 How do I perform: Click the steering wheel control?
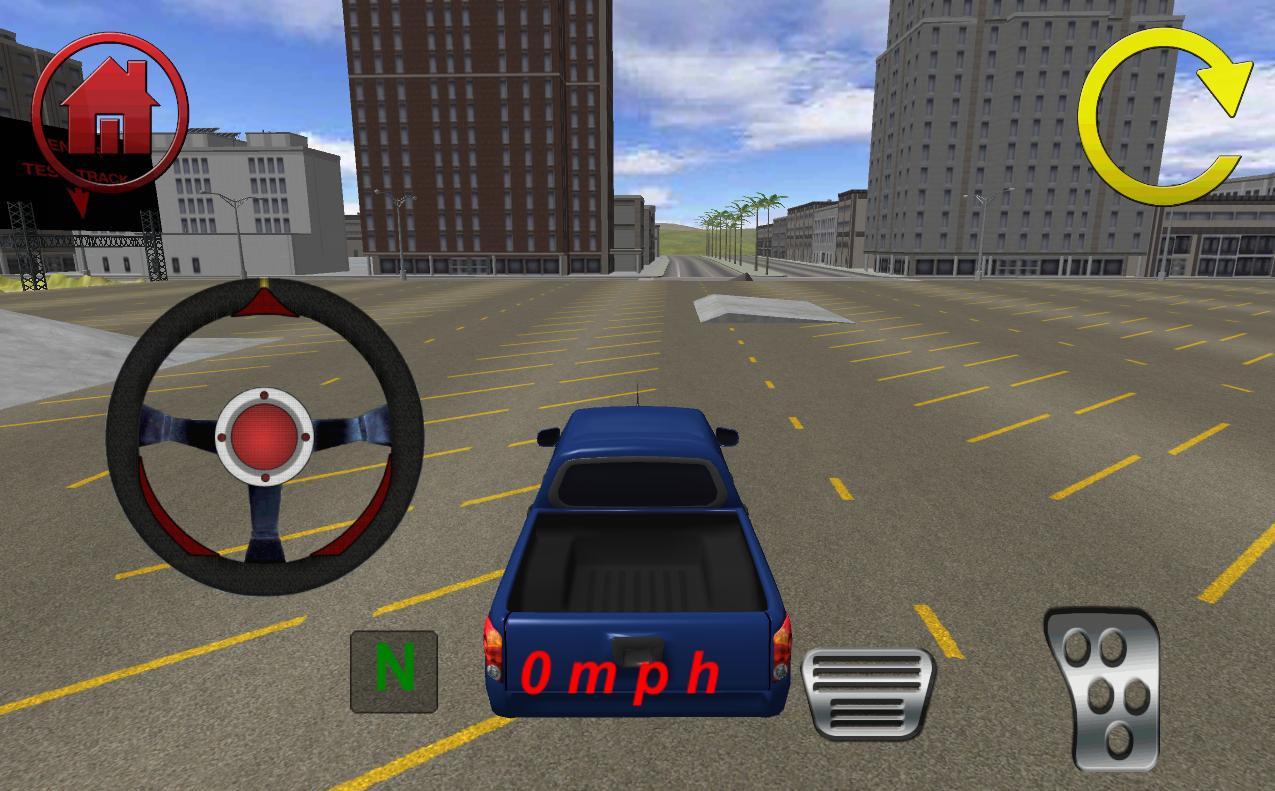[264, 437]
